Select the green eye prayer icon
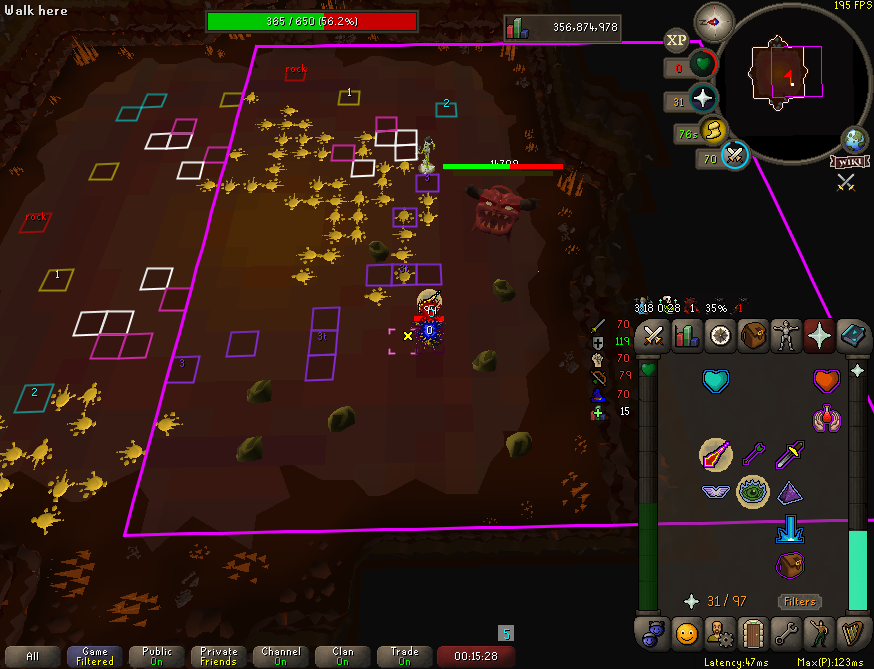The height and width of the screenshot is (669, 874). tap(753, 491)
